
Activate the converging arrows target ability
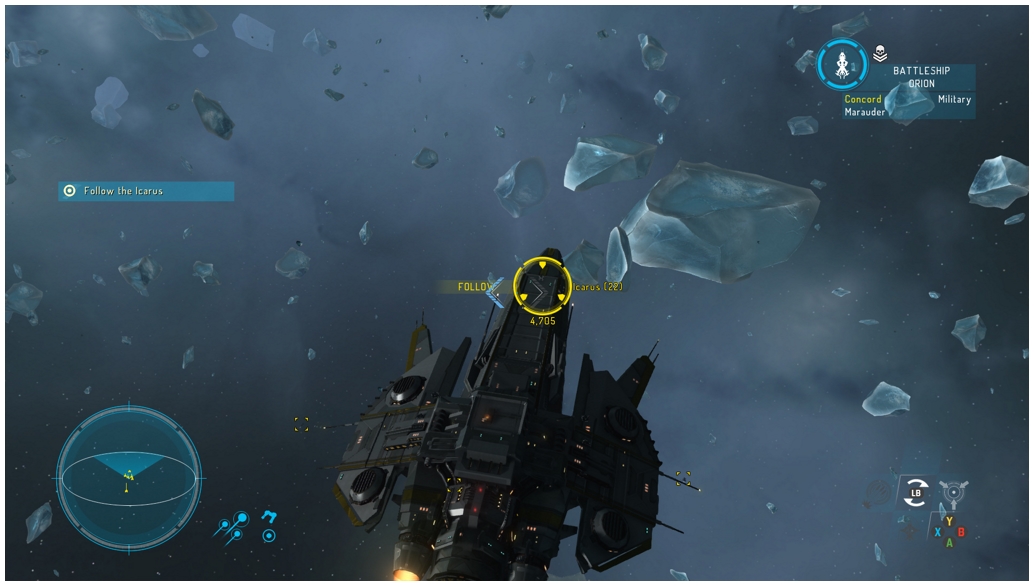point(952,491)
